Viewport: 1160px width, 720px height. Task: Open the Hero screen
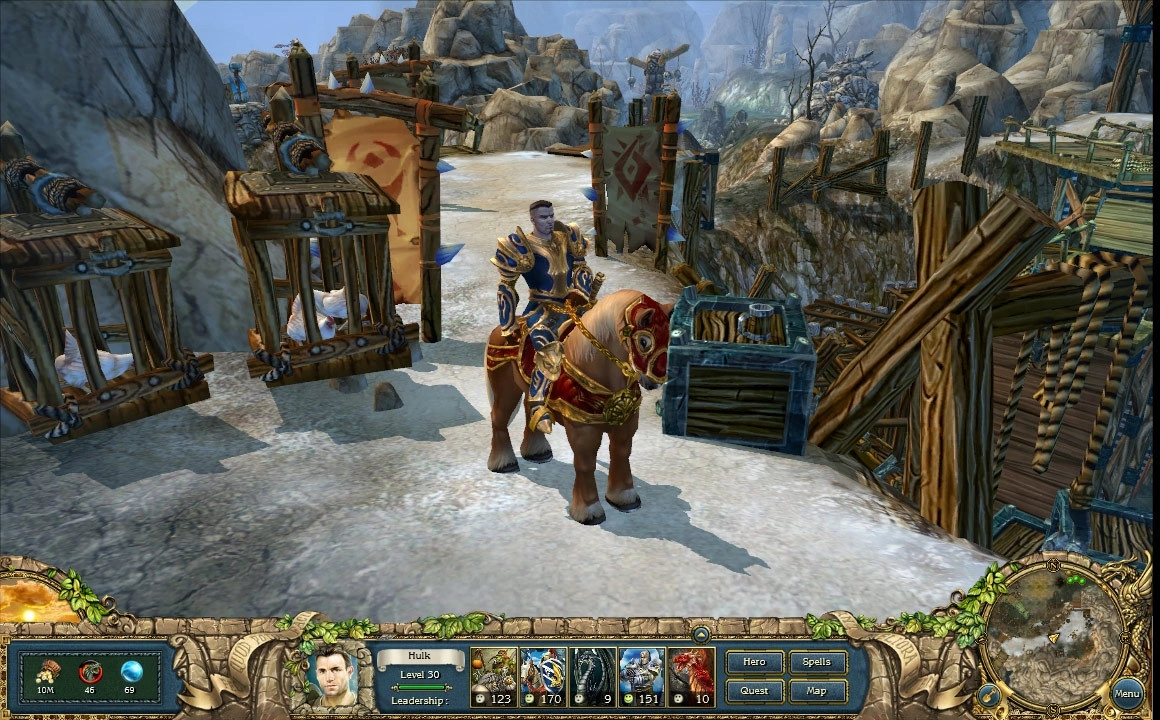[x=754, y=662]
